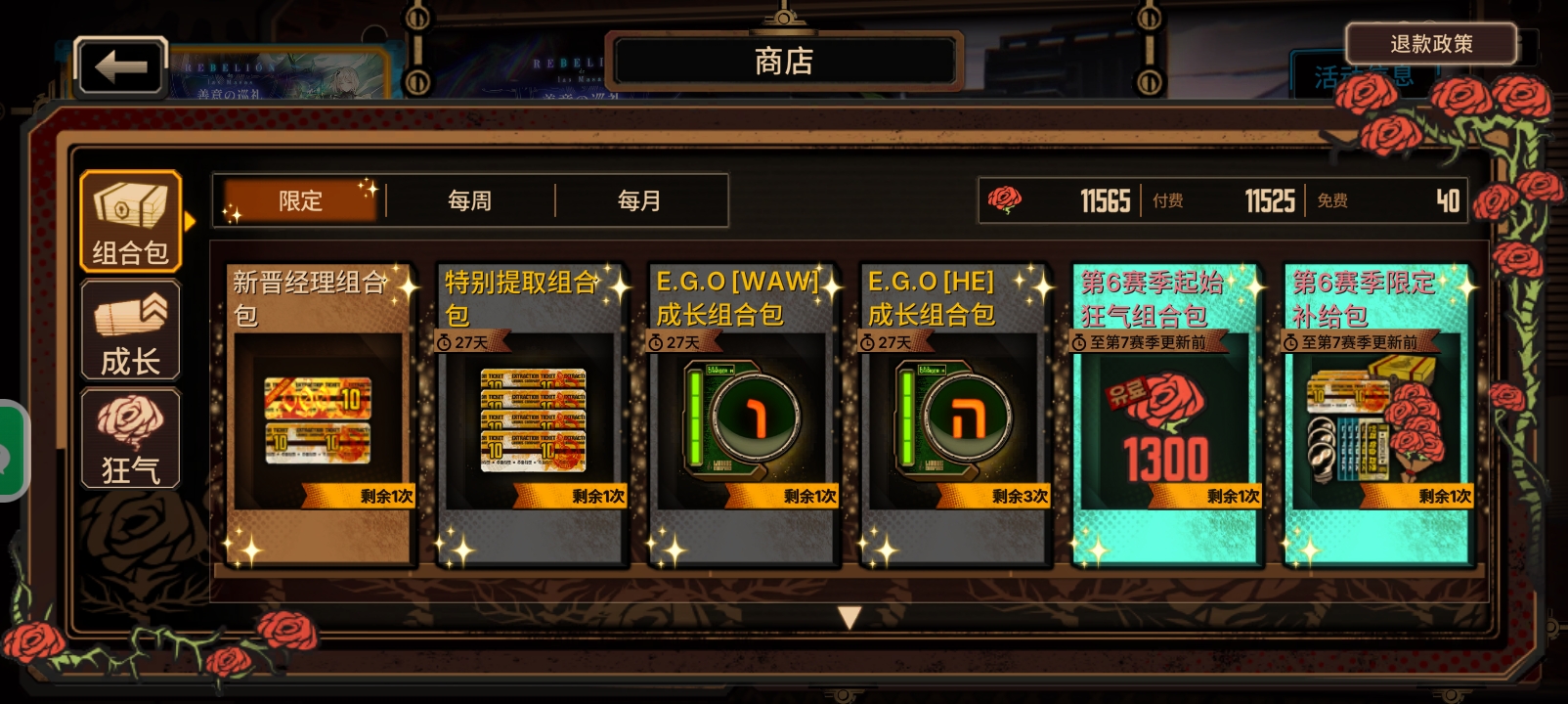Click the rose currency icon near balance
This screenshot has width=1568, height=704.
(x=1007, y=199)
